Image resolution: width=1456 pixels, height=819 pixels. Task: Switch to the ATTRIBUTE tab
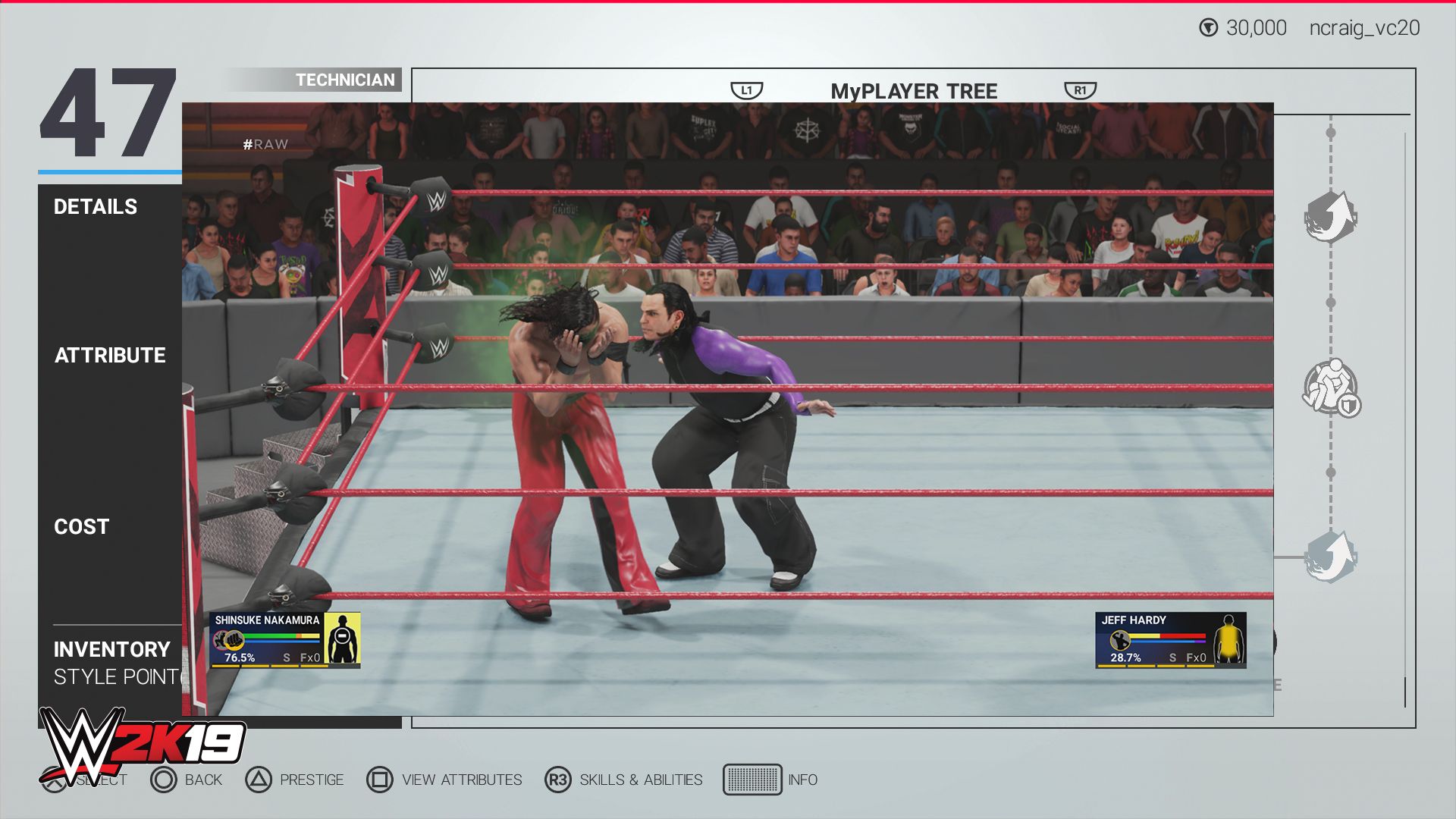(x=111, y=354)
